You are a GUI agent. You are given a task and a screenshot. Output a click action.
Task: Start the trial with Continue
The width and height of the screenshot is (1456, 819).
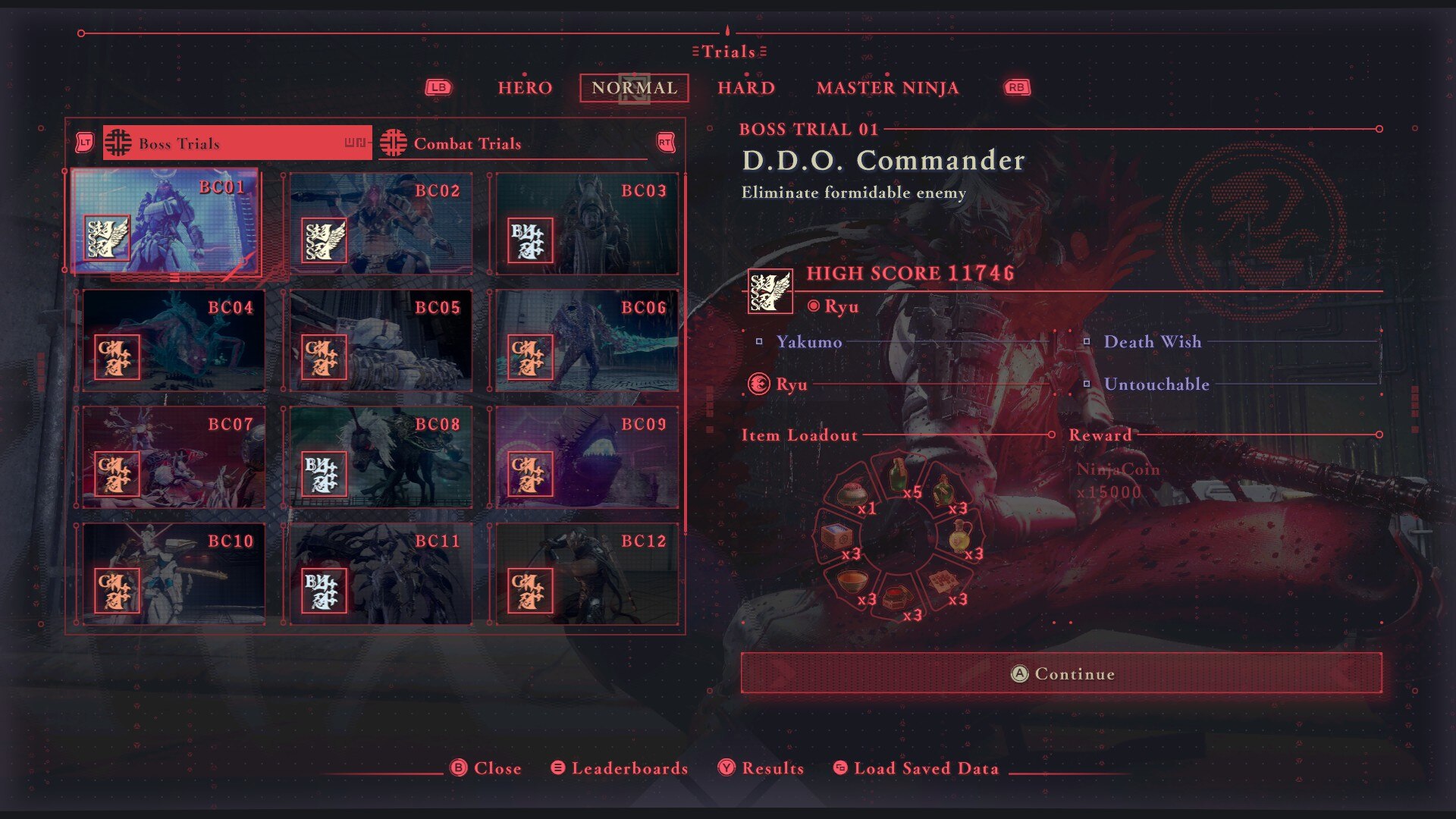[1061, 673]
